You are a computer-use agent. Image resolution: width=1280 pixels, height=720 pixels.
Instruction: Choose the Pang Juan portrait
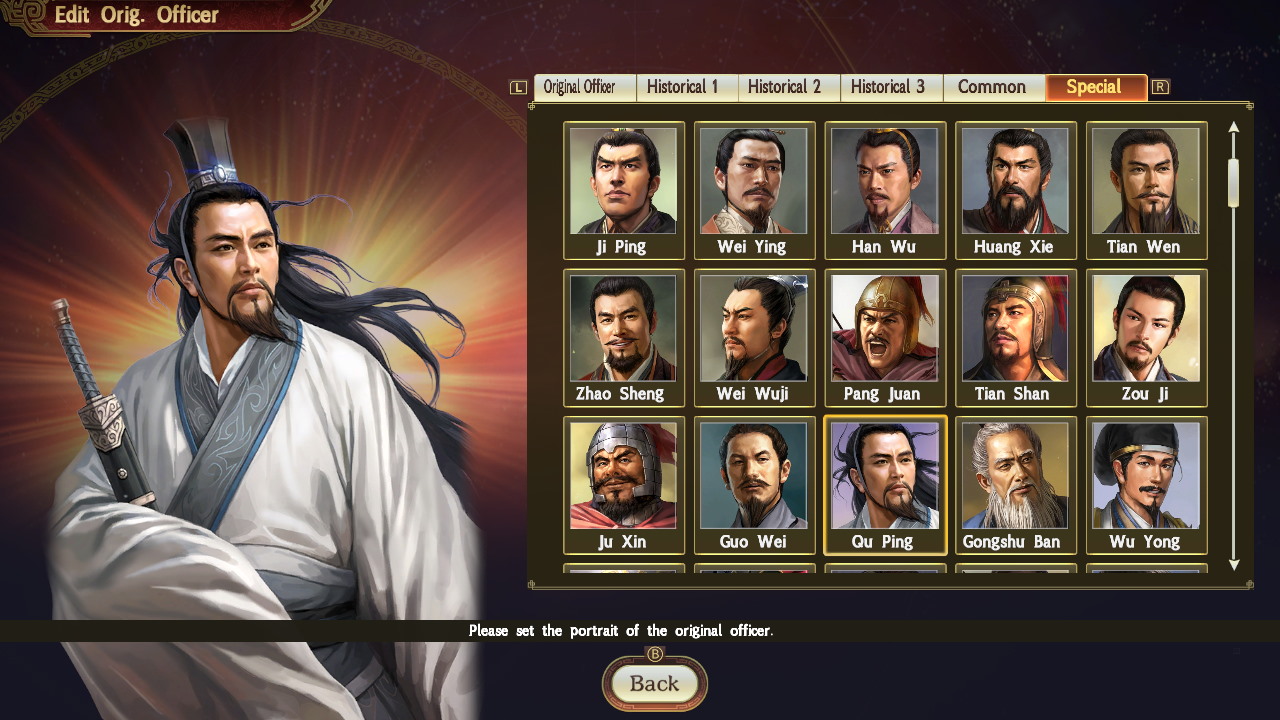885,337
